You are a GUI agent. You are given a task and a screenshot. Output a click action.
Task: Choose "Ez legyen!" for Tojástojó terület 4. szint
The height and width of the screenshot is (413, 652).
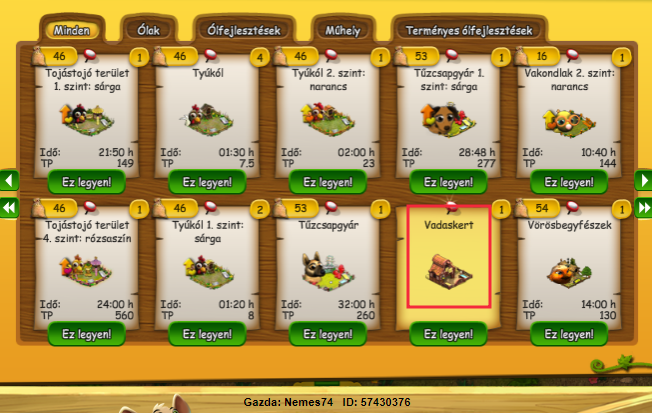point(85,334)
